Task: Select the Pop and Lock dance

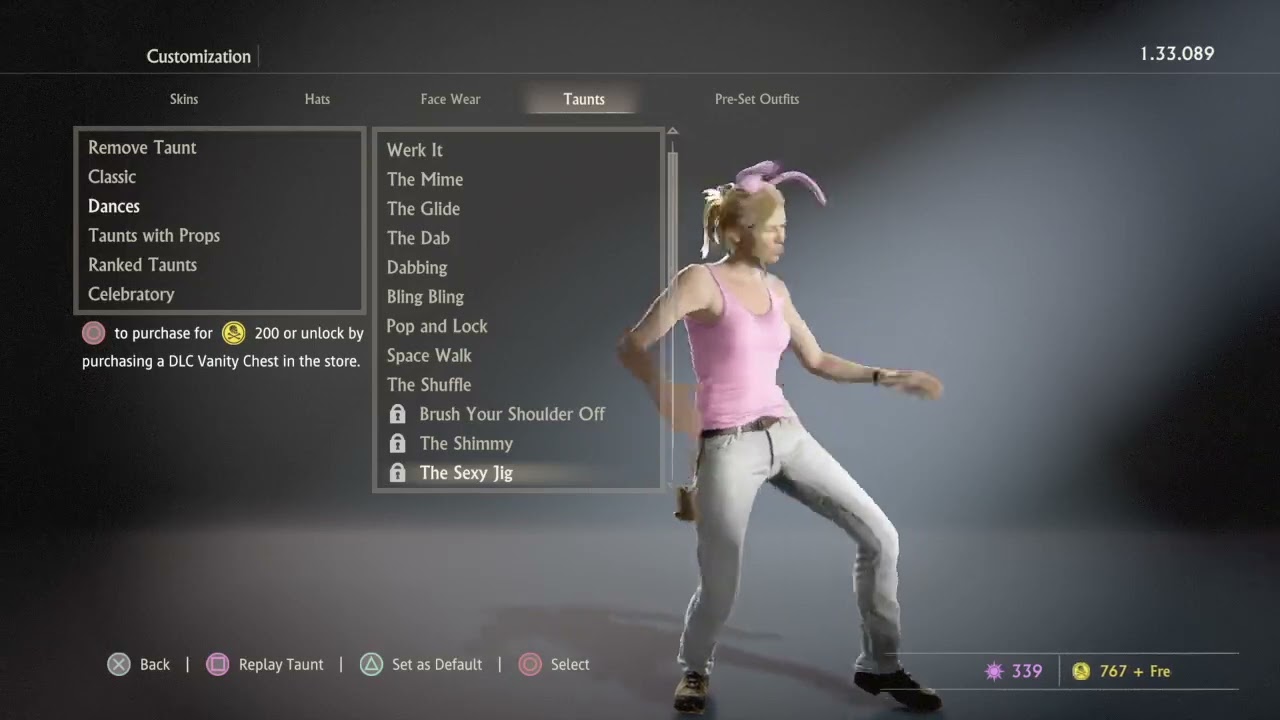Action: coord(437,326)
